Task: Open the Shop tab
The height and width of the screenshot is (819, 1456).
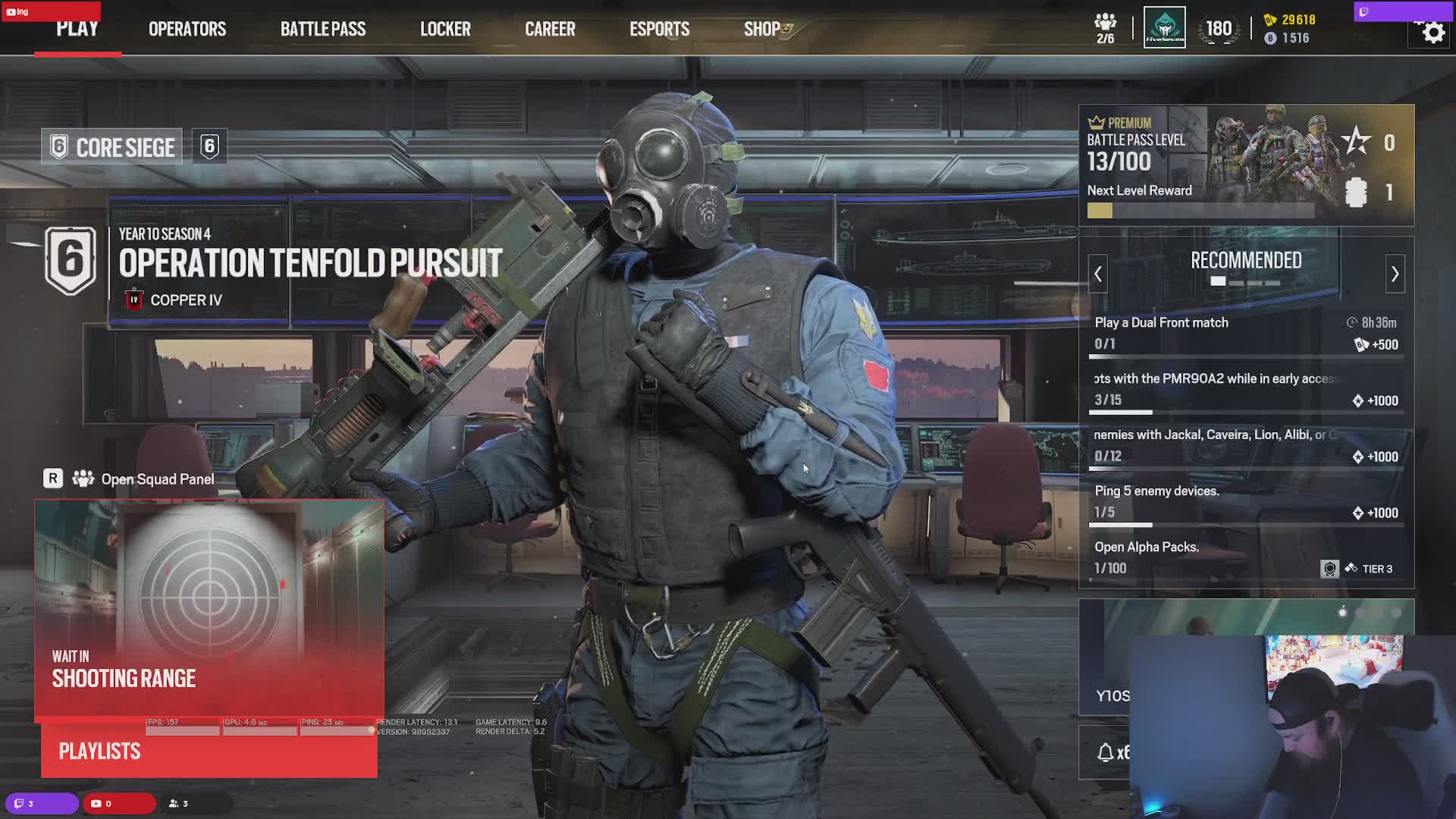Action: coord(763,29)
